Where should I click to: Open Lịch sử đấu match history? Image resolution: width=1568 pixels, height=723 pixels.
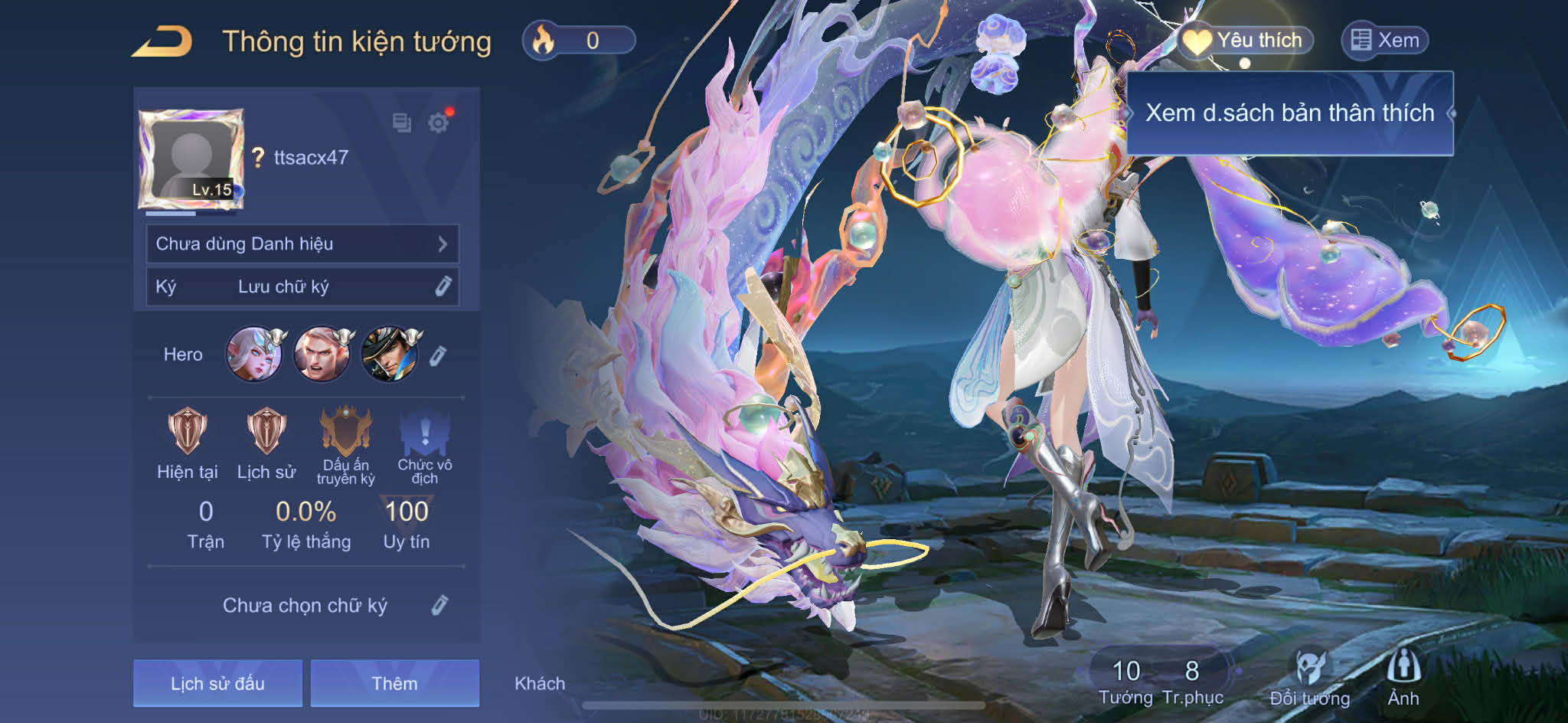[217, 683]
